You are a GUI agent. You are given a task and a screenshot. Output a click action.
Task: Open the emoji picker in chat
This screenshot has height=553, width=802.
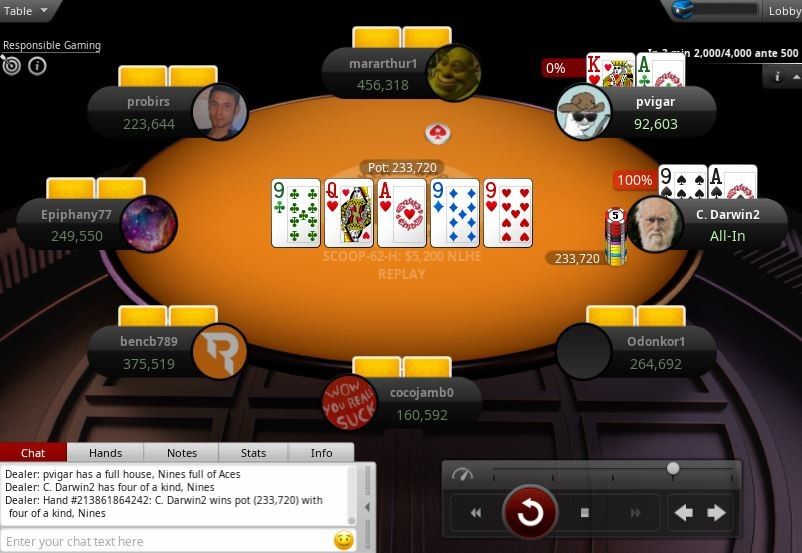click(x=343, y=541)
